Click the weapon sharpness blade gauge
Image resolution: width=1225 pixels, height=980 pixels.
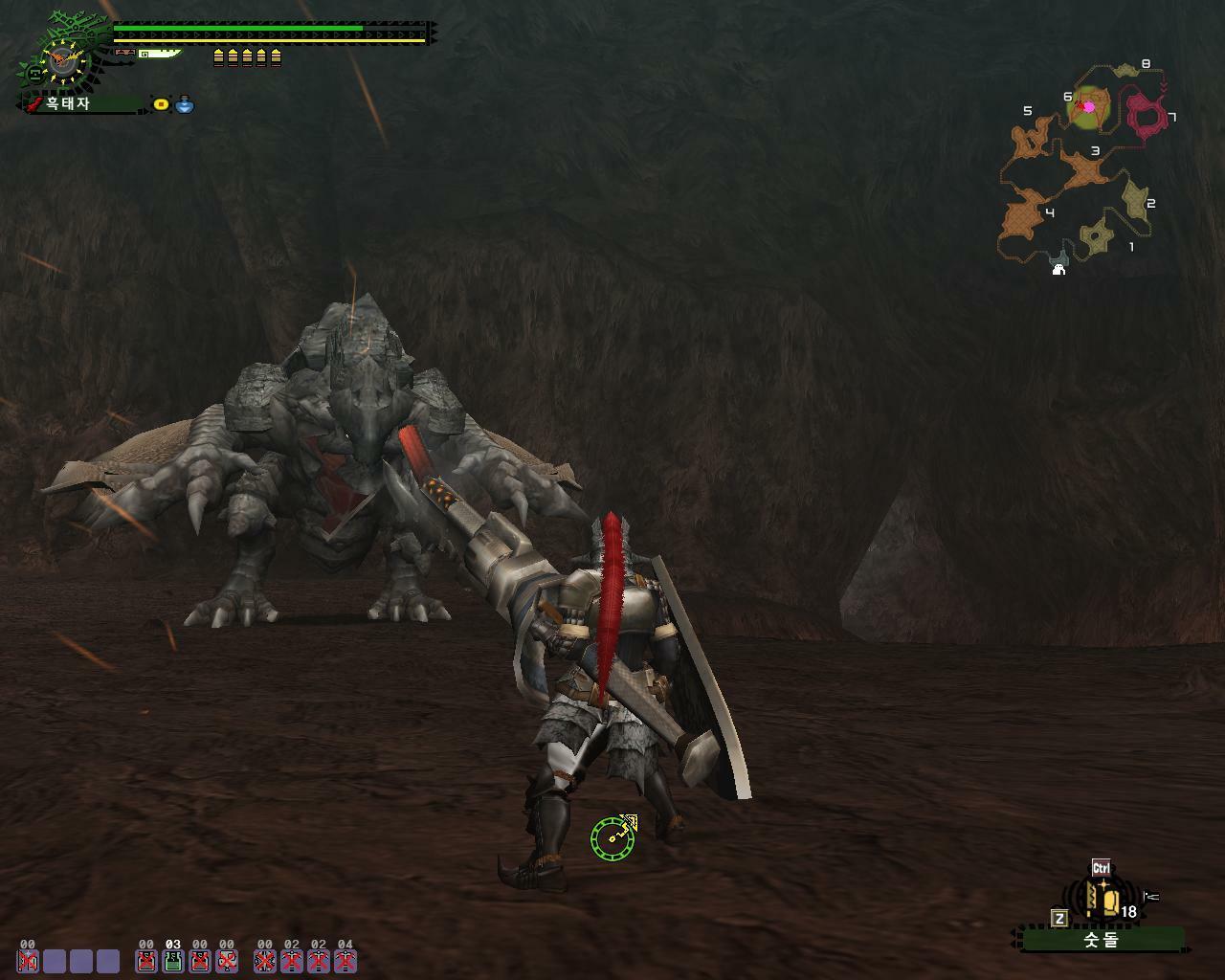(x=159, y=54)
